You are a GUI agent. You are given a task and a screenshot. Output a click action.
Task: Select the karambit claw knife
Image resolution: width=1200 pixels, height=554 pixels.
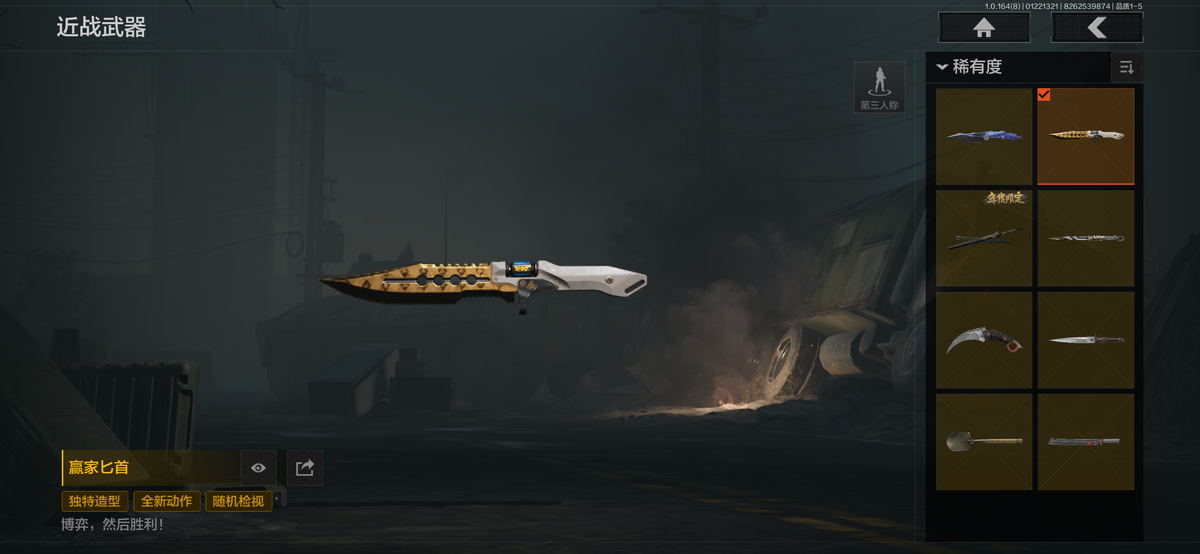tap(984, 340)
